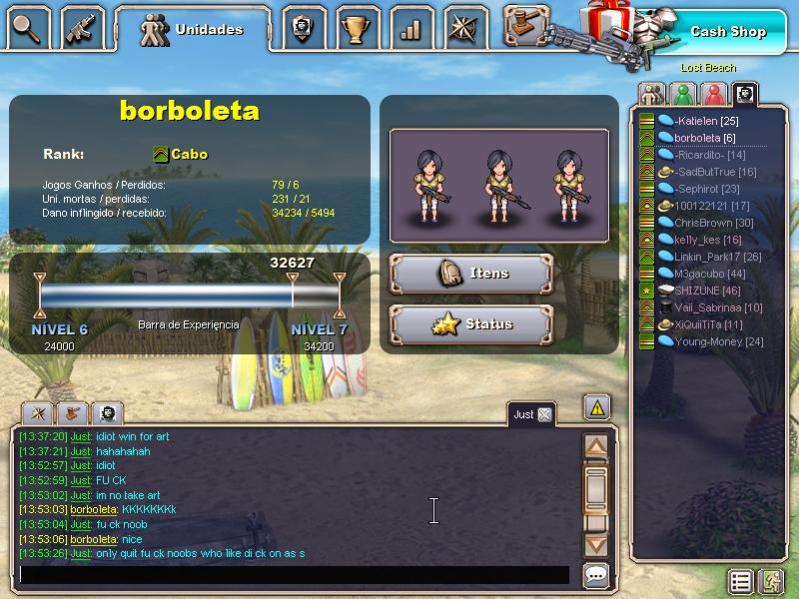Close the Just chat tab

click(x=545, y=414)
